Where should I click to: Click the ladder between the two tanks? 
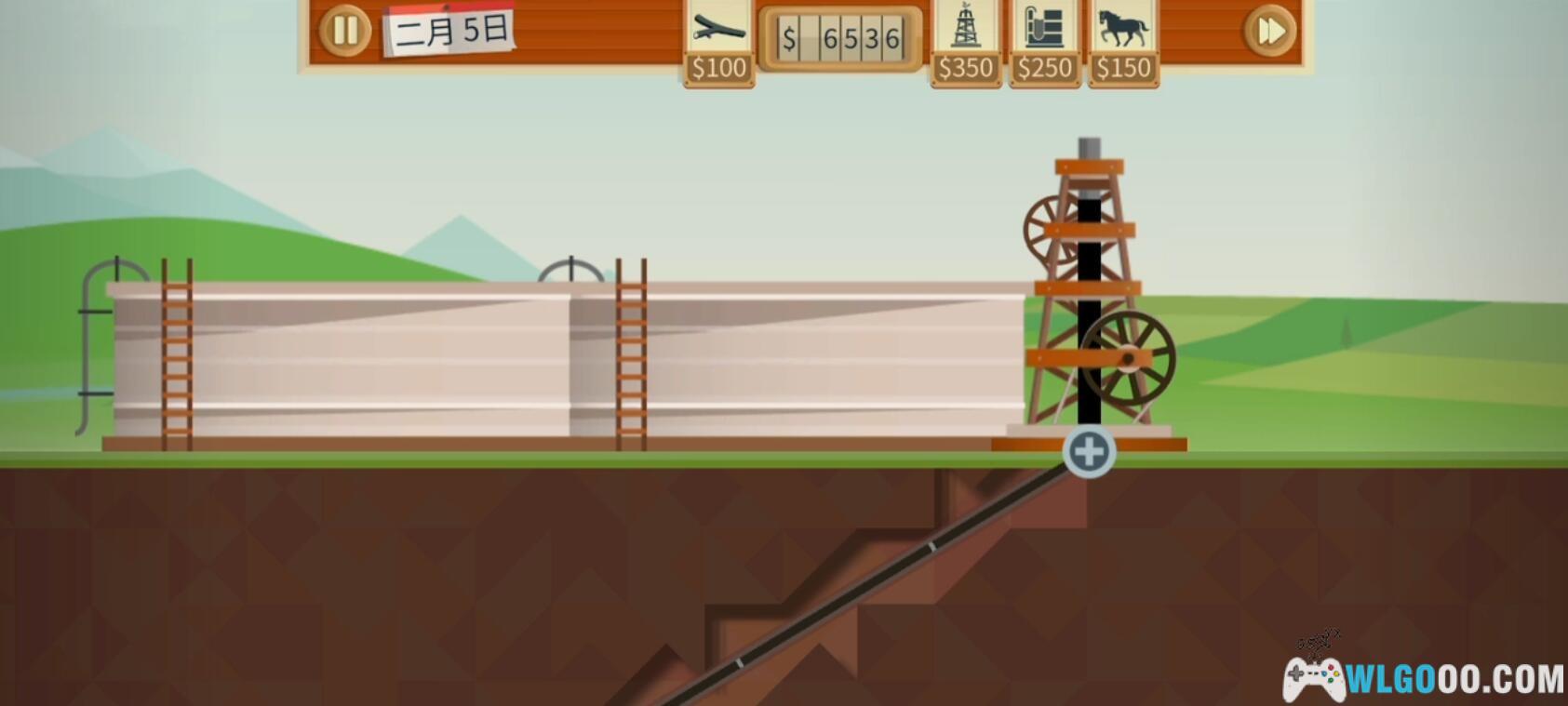[x=631, y=353]
